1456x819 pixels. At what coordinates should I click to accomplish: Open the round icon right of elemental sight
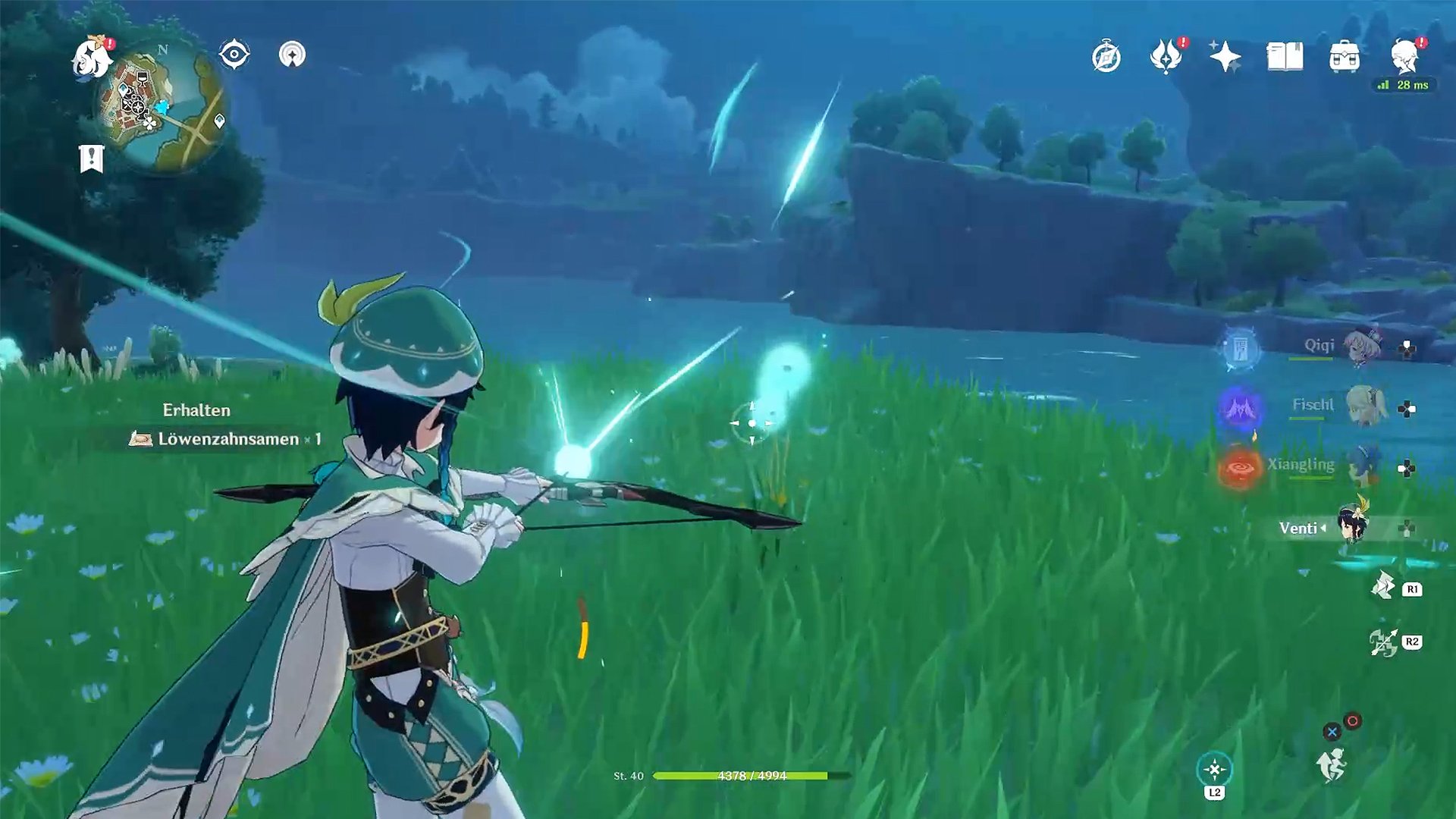click(x=292, y=55)
